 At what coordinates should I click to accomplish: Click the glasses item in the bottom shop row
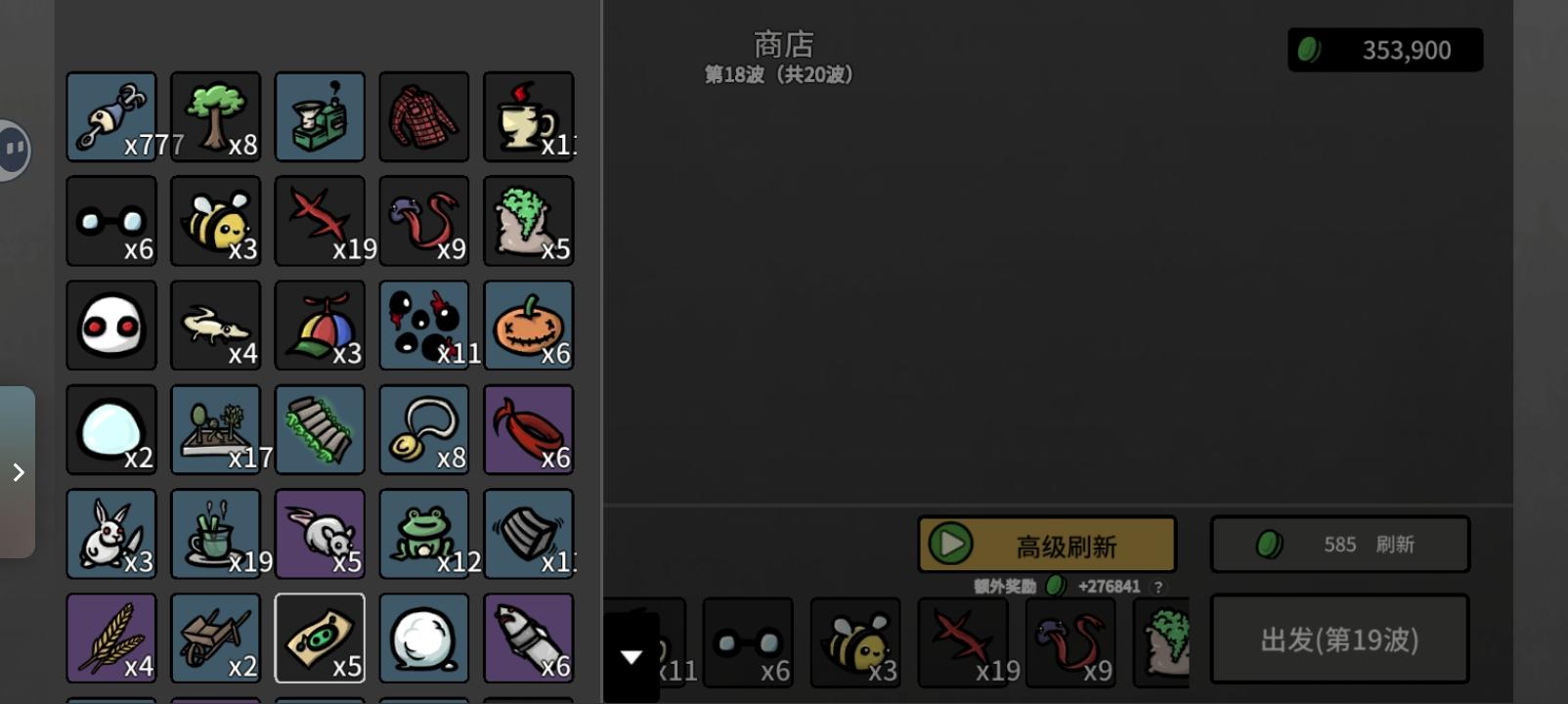[x=748, y=642]
